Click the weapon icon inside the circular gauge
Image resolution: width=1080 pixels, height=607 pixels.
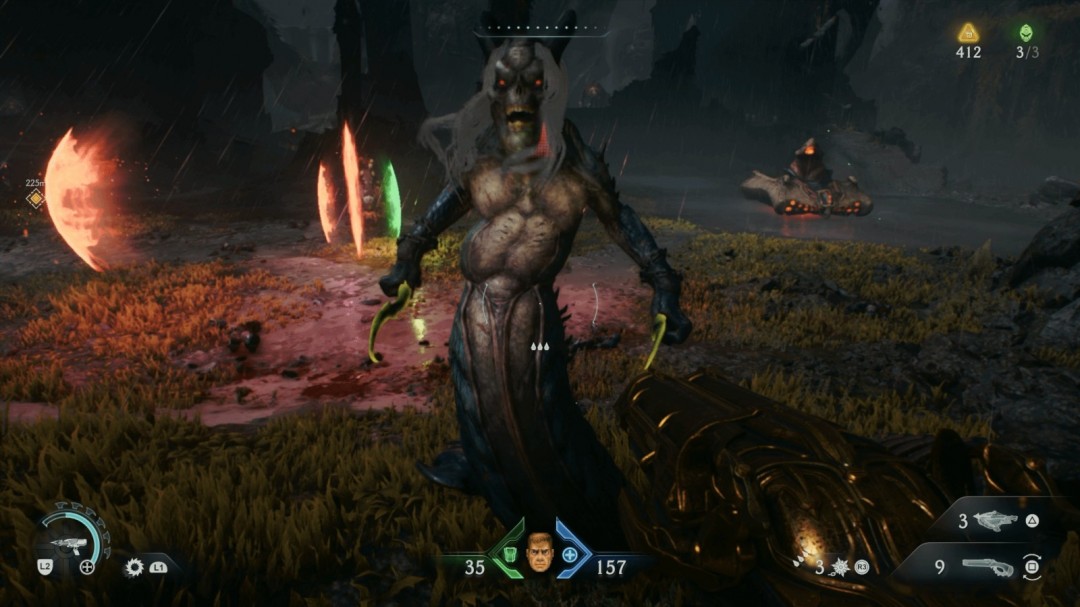68,543
